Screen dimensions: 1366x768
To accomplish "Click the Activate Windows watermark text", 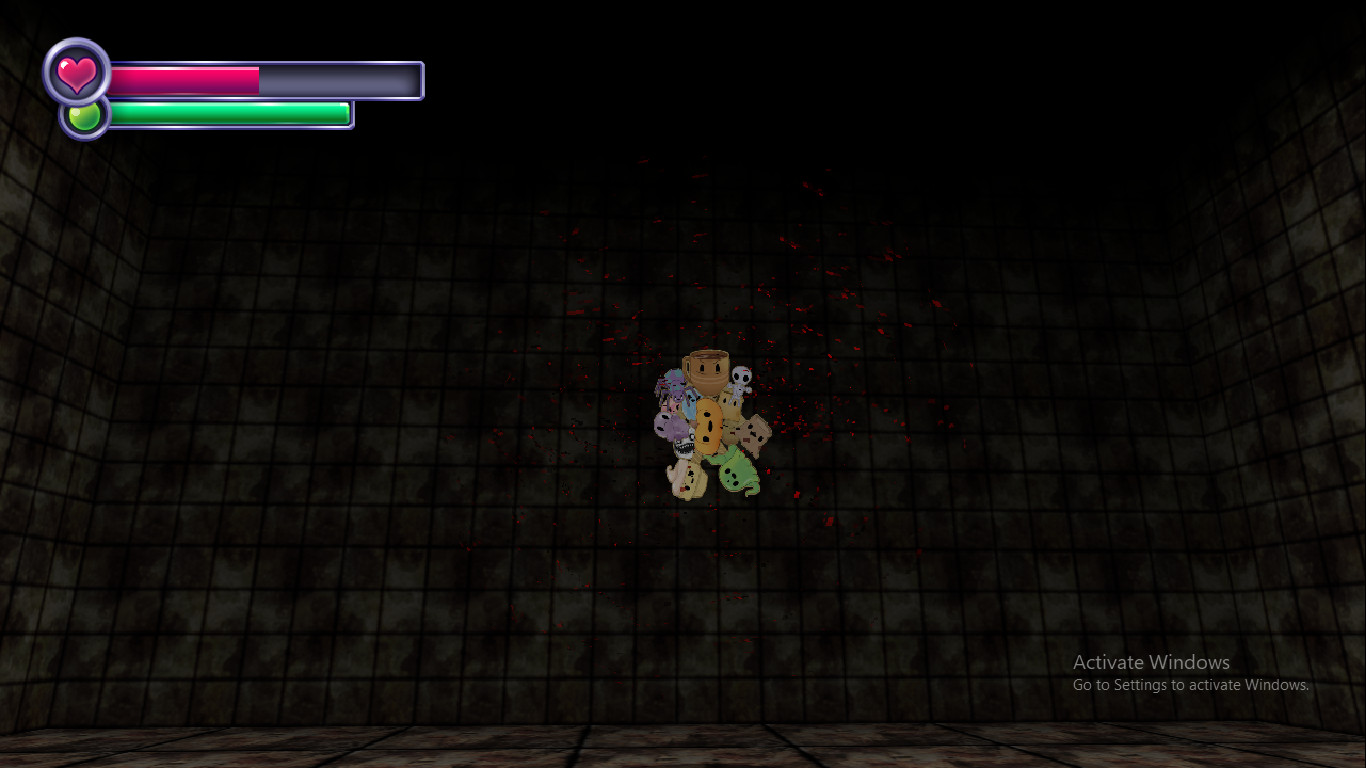I will [1151, 663].
